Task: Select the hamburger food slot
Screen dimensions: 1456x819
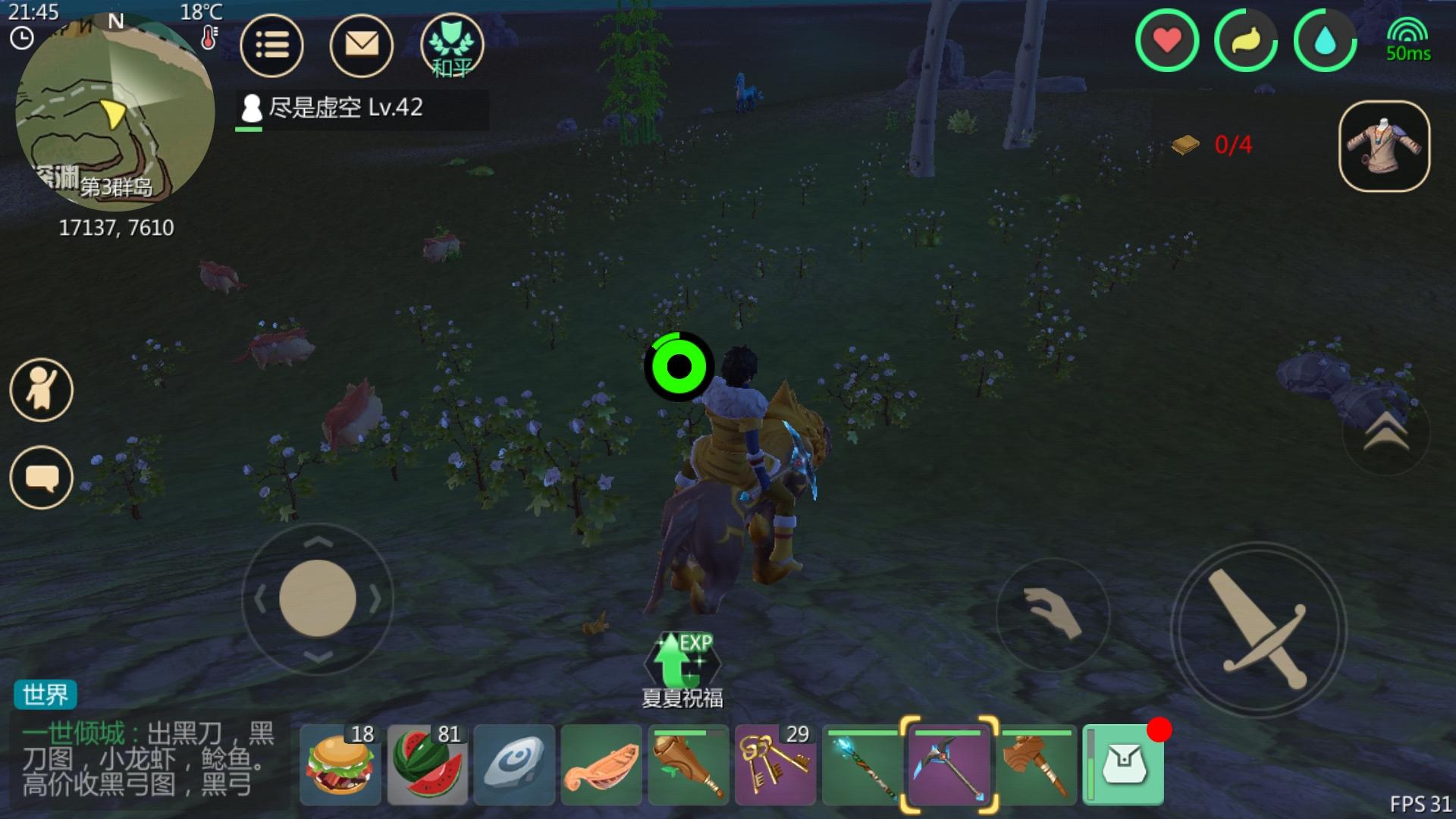Action: click(x=340, y=765)
